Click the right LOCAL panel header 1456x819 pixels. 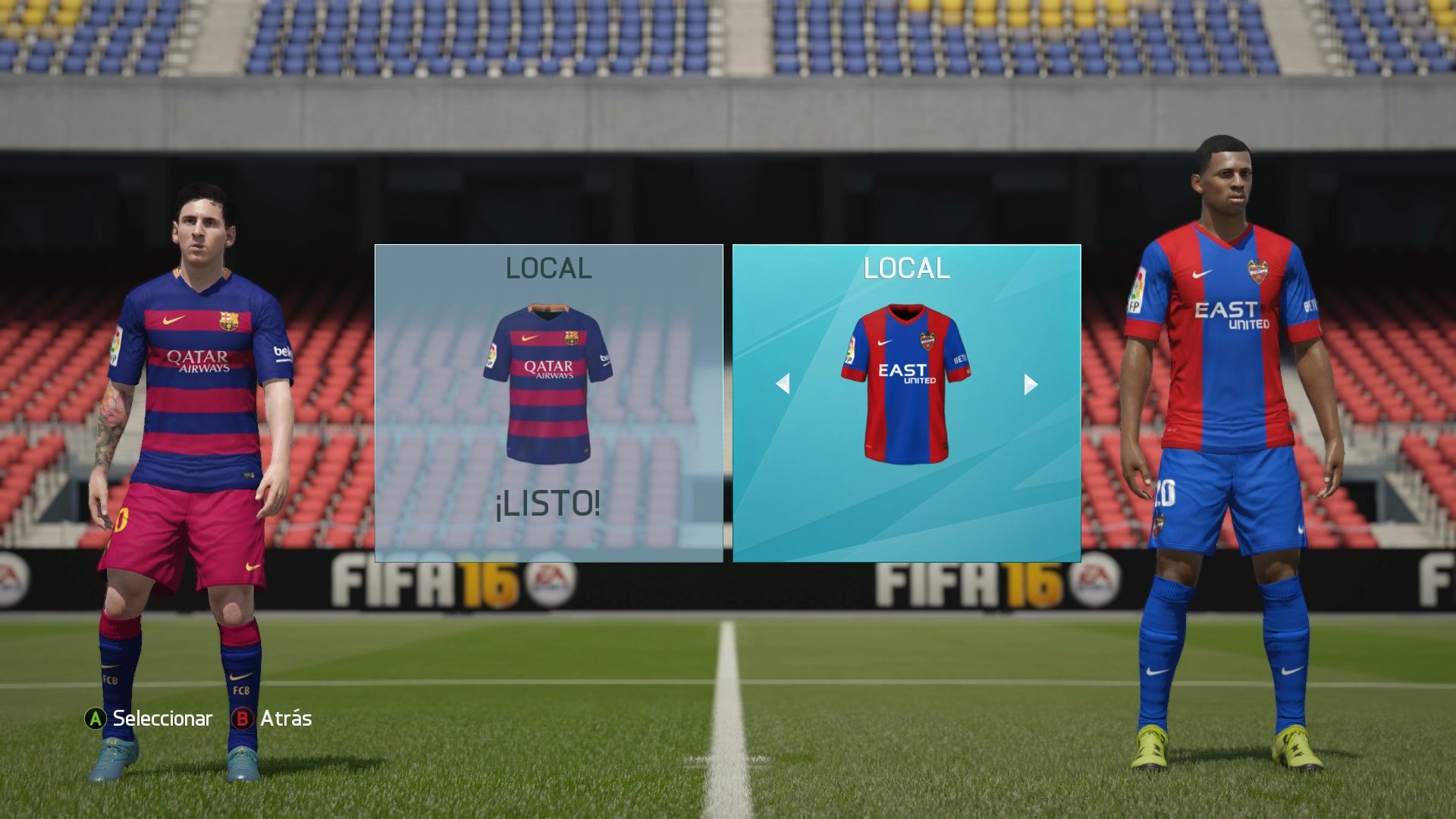[x=906, y=268]
